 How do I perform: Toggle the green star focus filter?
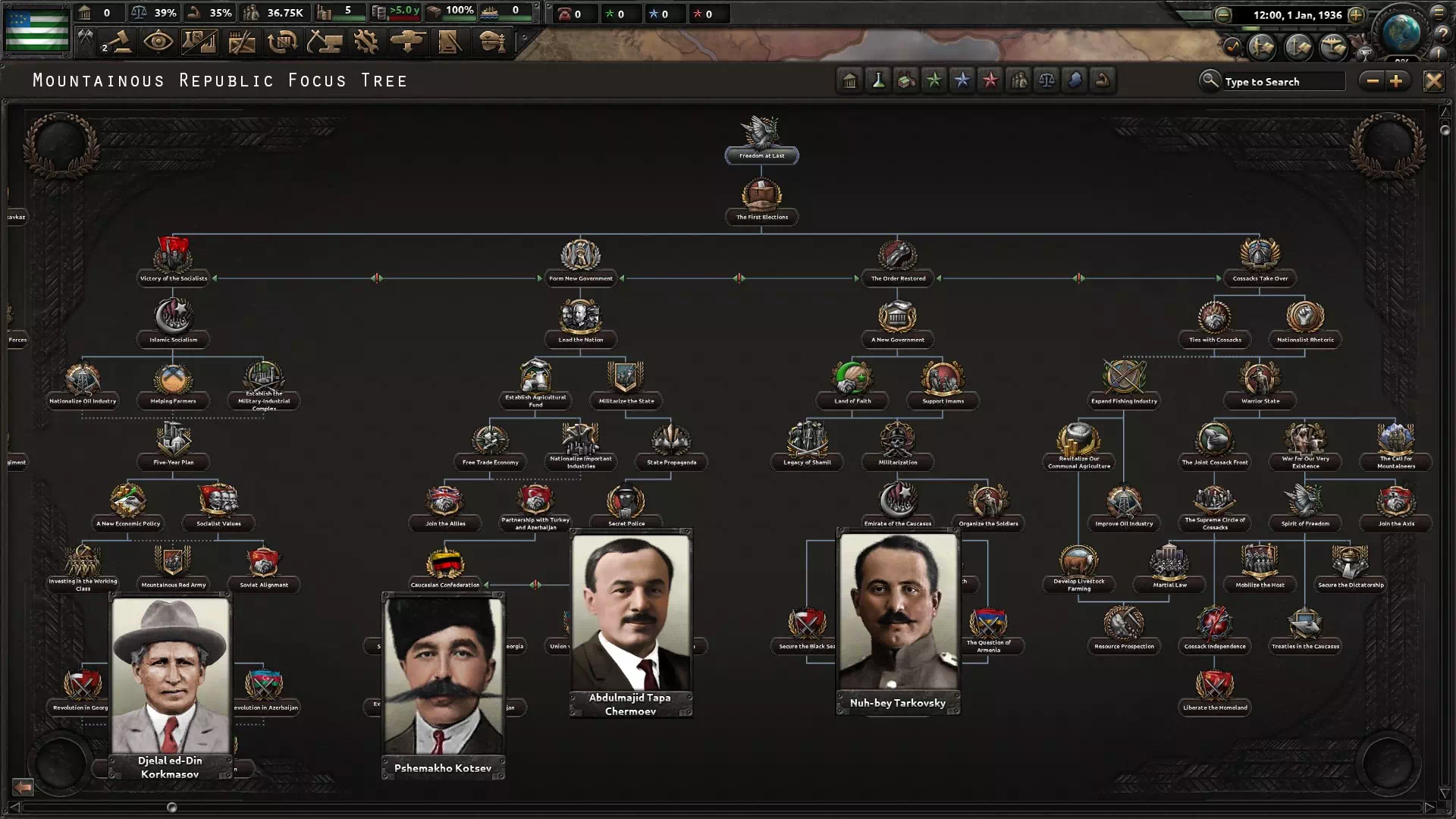tap(934, 80)
